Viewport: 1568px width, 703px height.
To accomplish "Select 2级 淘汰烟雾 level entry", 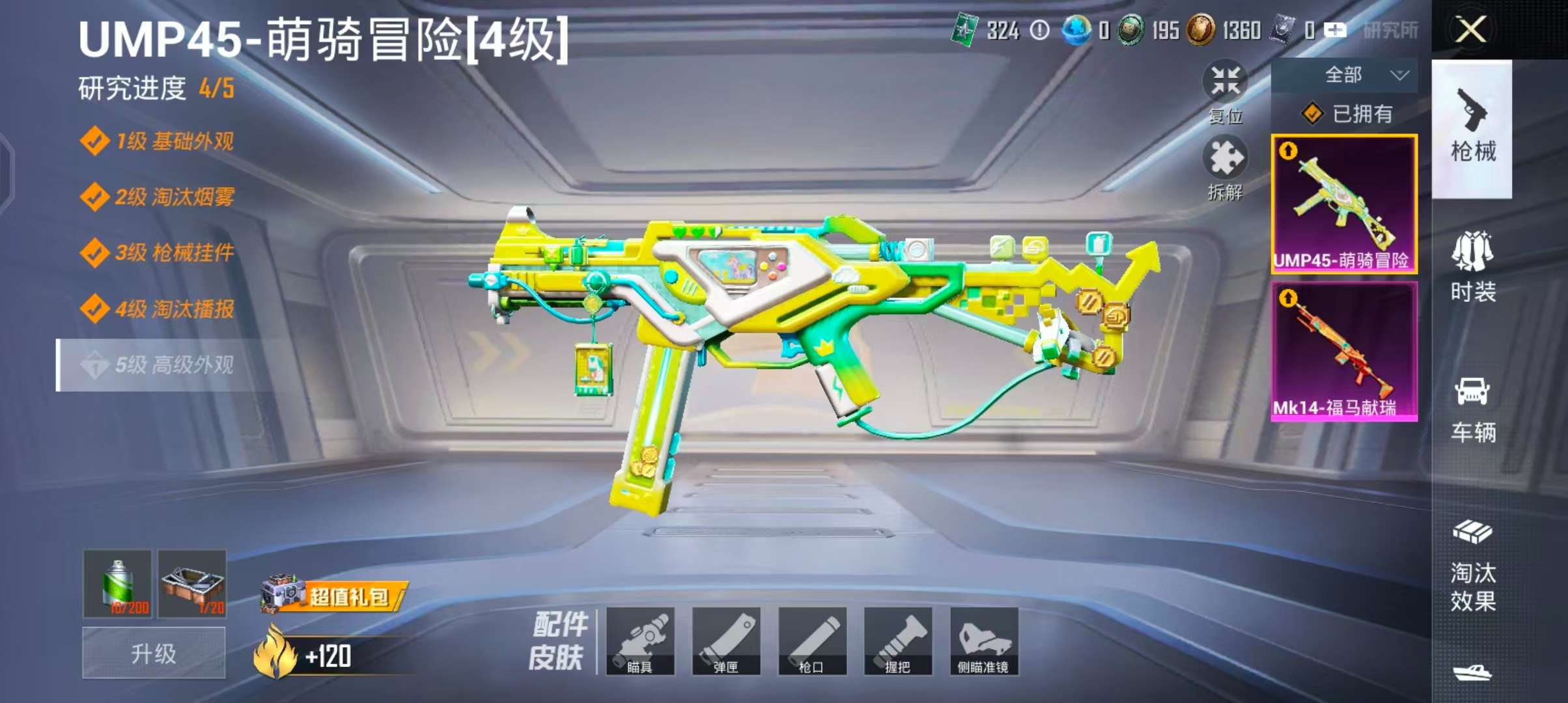I will (173, 197).
